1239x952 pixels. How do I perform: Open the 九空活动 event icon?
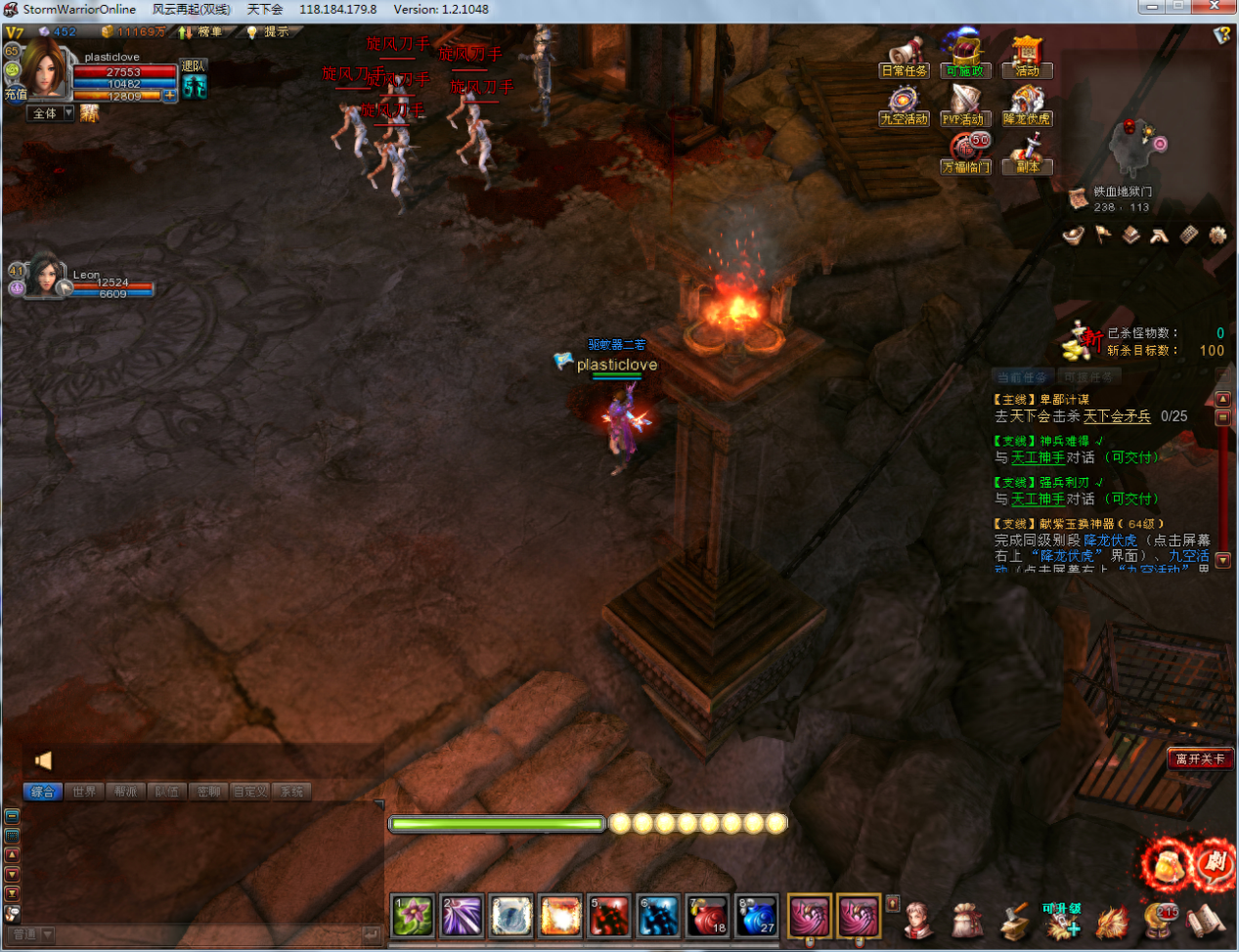[x=904, y=106]
